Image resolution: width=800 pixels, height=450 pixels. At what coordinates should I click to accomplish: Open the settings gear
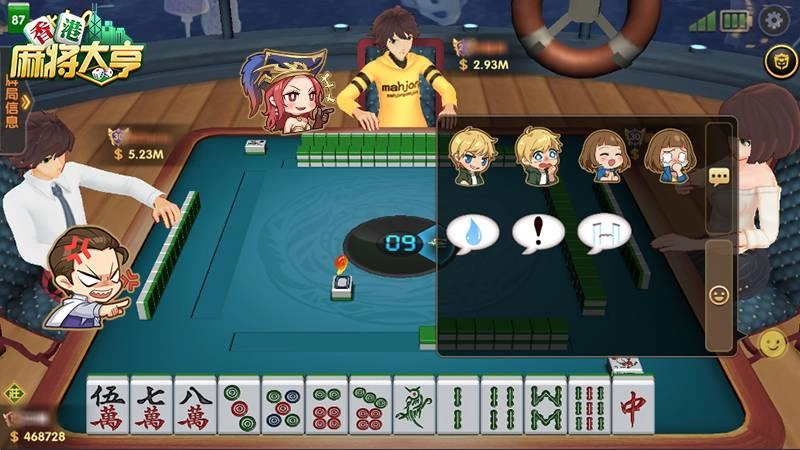click(x=773, y=19)
